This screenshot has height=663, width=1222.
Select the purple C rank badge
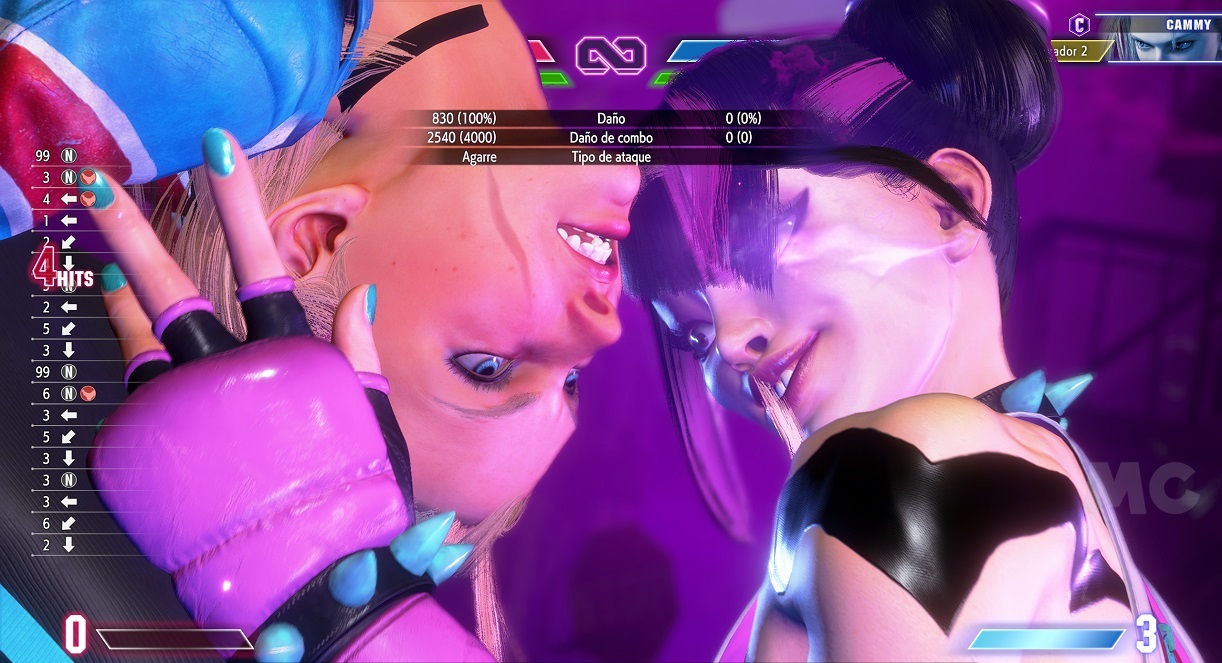1078,24
